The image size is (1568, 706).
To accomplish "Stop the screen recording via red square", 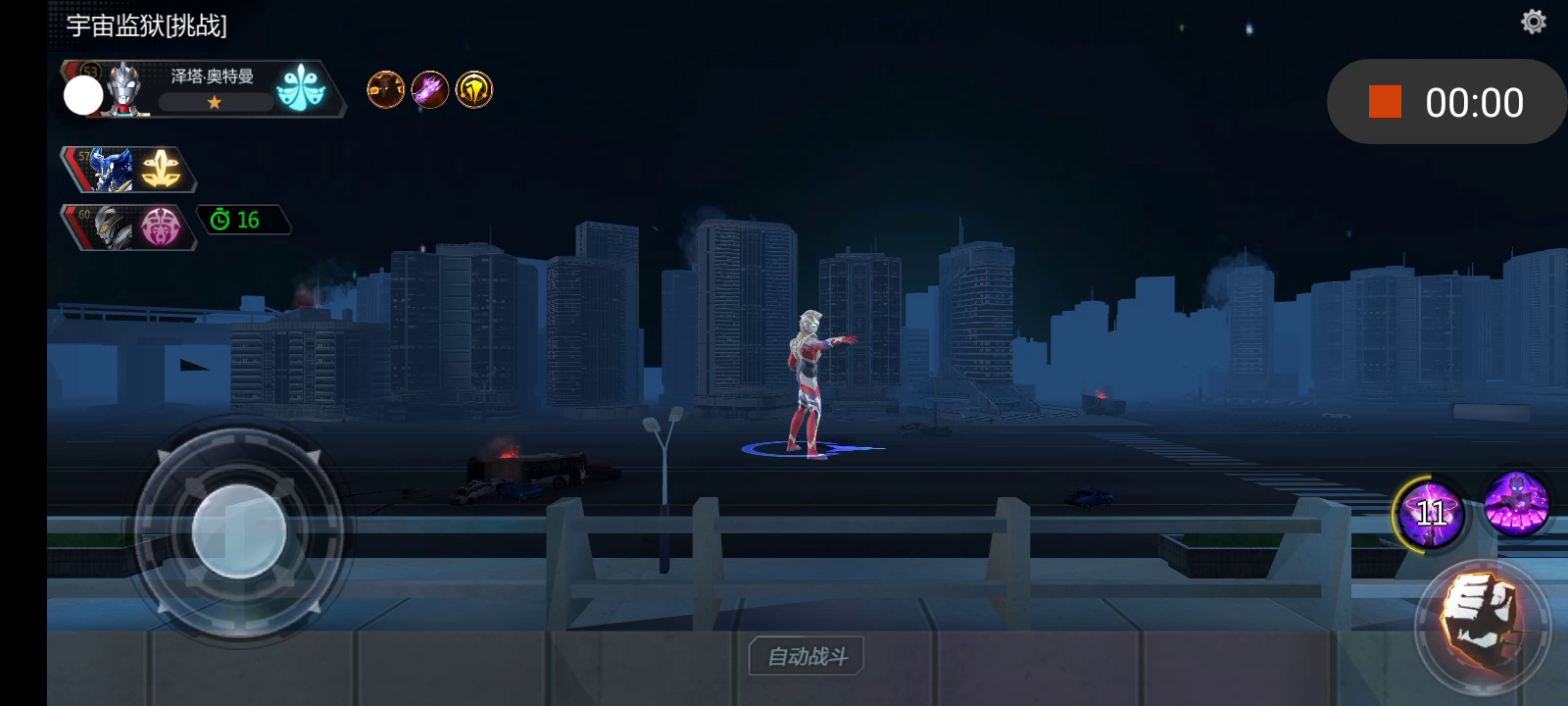I will click(1385, 102).
